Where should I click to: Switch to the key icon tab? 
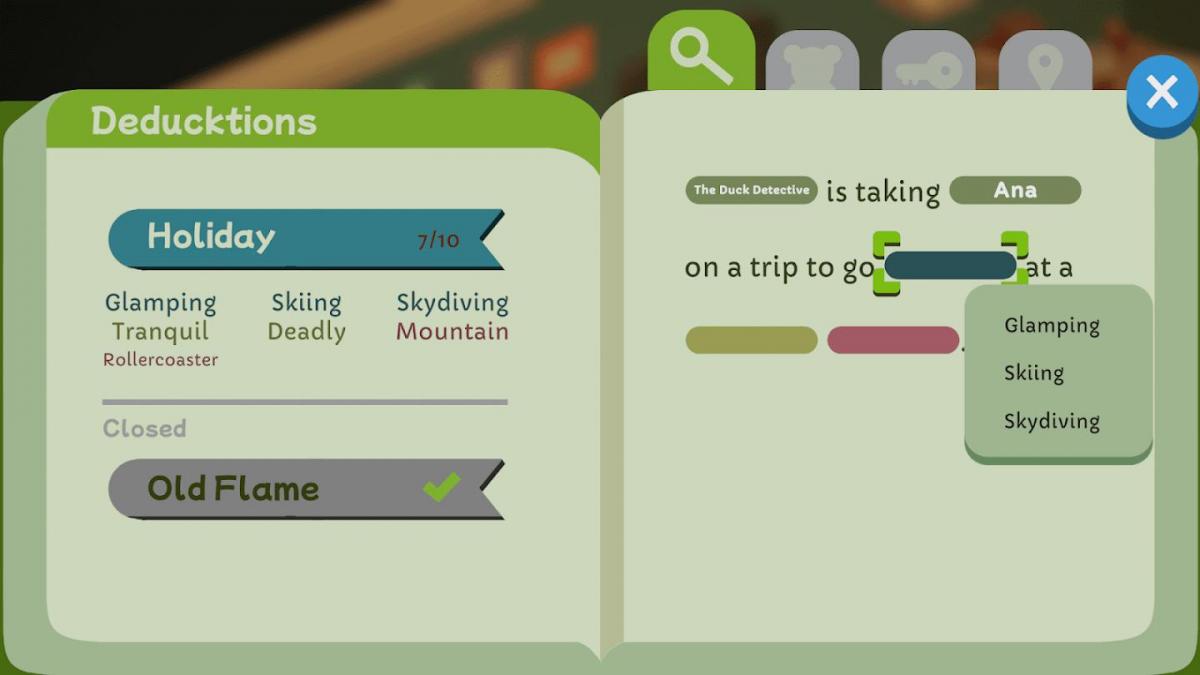[927, 67]
